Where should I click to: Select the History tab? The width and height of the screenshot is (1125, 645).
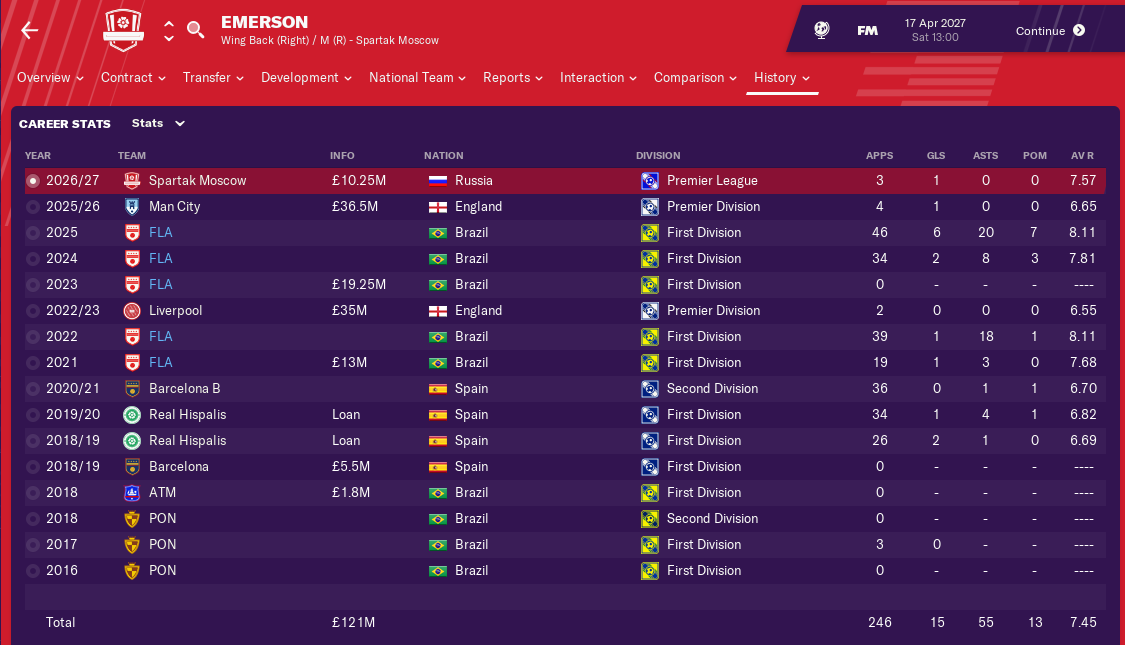click(781, 78)
